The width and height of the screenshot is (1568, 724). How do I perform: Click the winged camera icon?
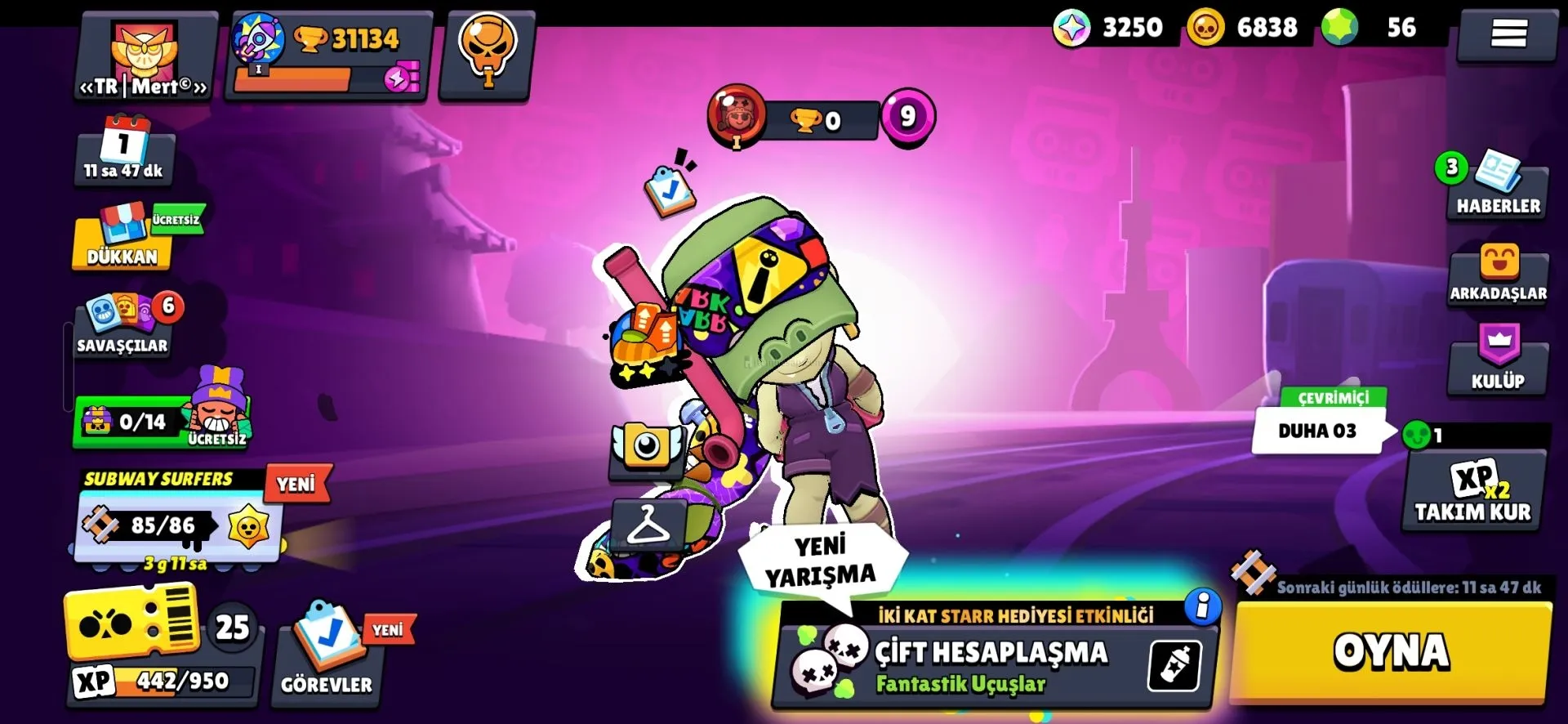(x=647, y=447)
